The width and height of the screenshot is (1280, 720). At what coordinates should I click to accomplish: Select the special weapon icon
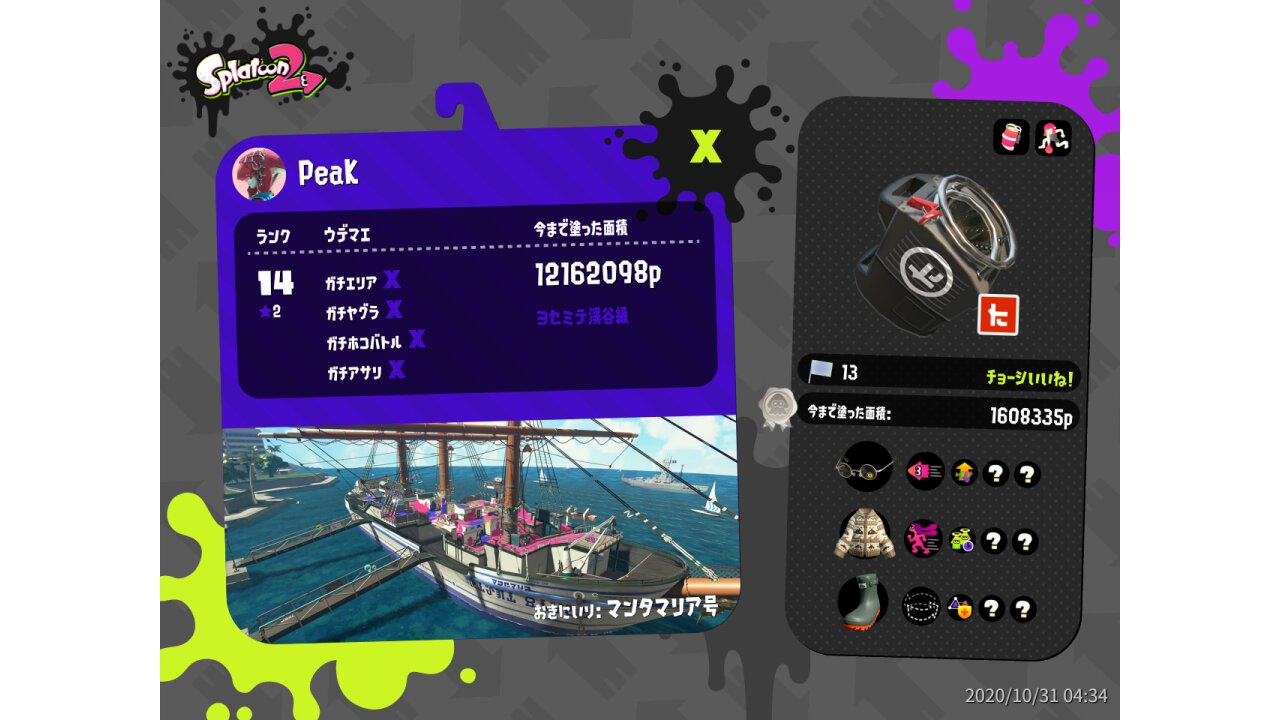(1053, 138)
